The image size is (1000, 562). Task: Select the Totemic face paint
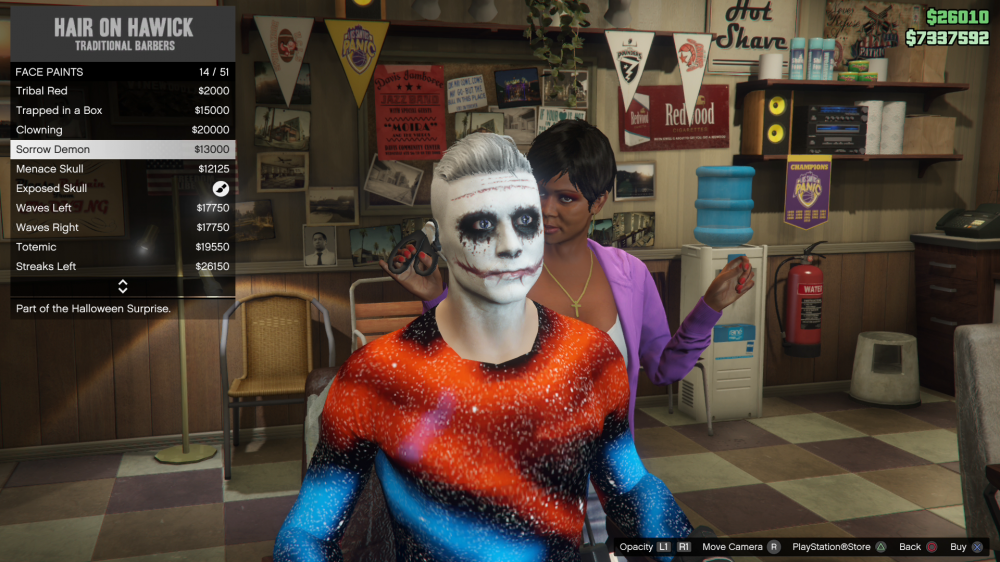coord(122,247)
